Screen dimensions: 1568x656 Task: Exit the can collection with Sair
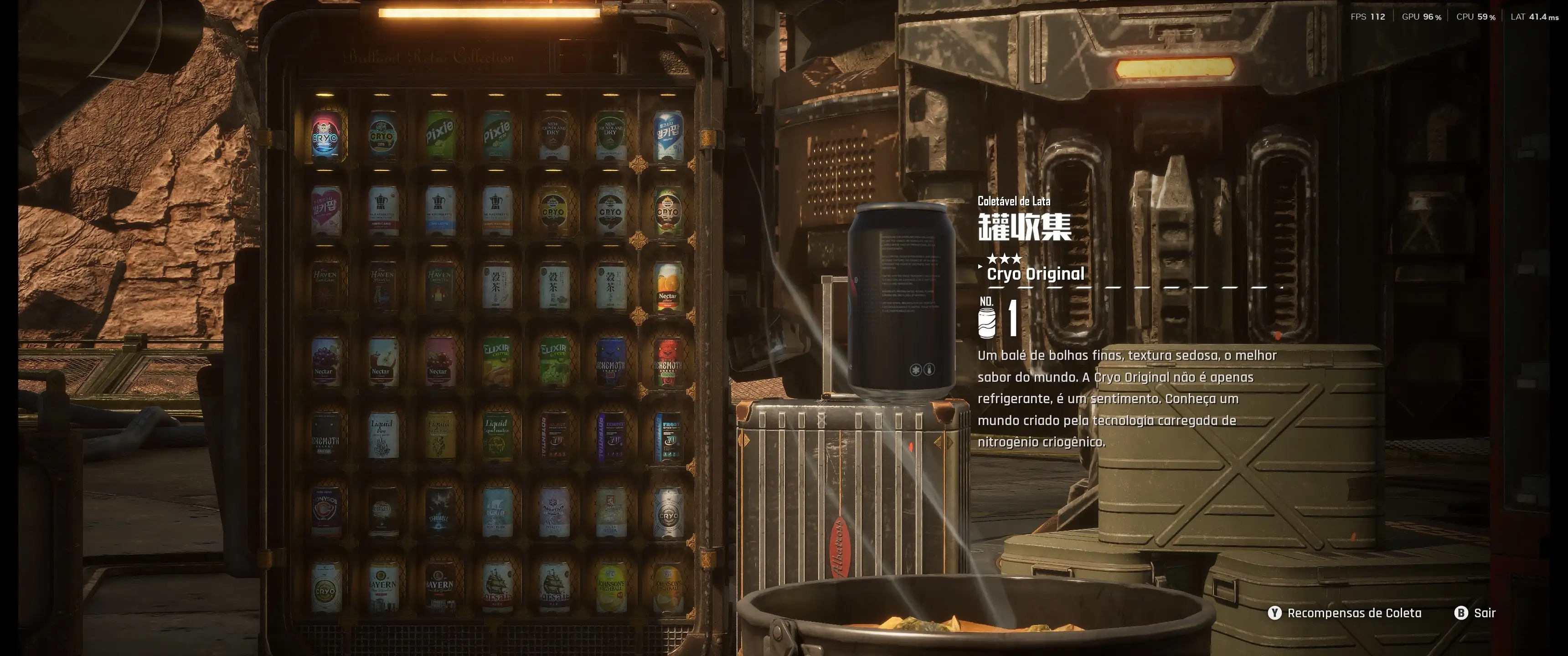[x=1475, y=613]
